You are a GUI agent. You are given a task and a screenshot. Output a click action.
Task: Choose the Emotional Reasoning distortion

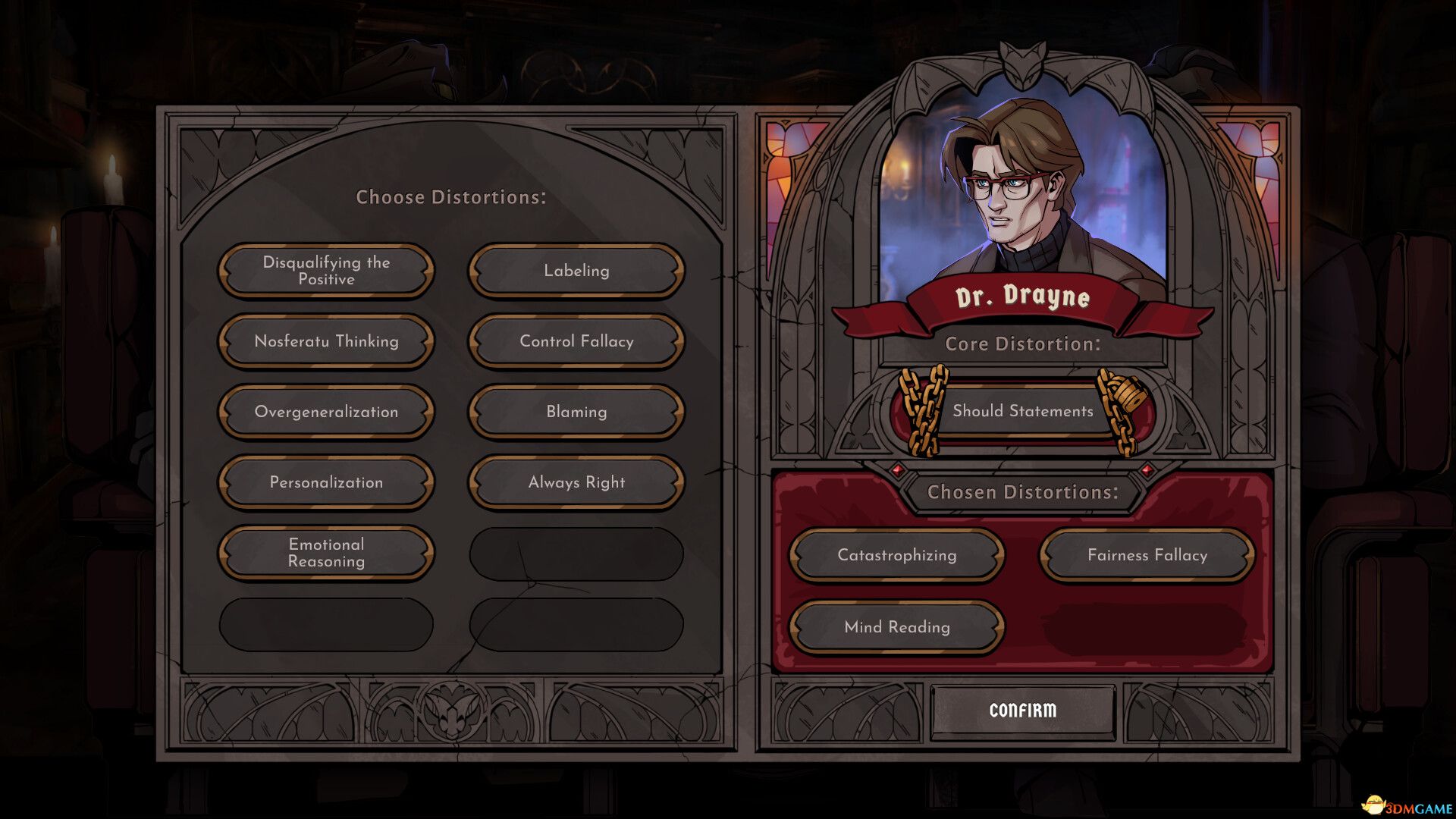click(x=325, y=553)
